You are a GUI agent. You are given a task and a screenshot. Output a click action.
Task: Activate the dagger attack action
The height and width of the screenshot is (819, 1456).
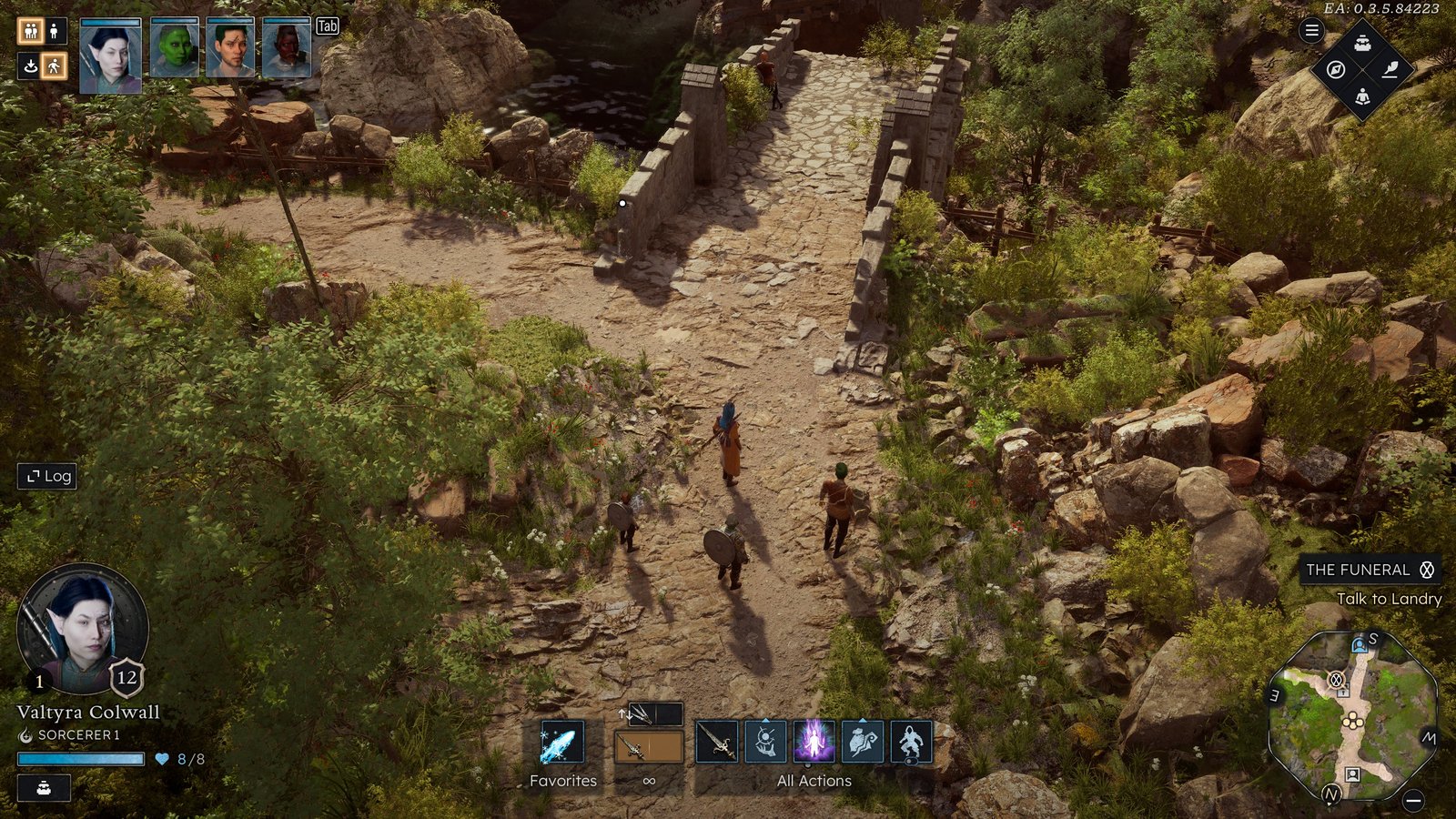click(717, 742)
